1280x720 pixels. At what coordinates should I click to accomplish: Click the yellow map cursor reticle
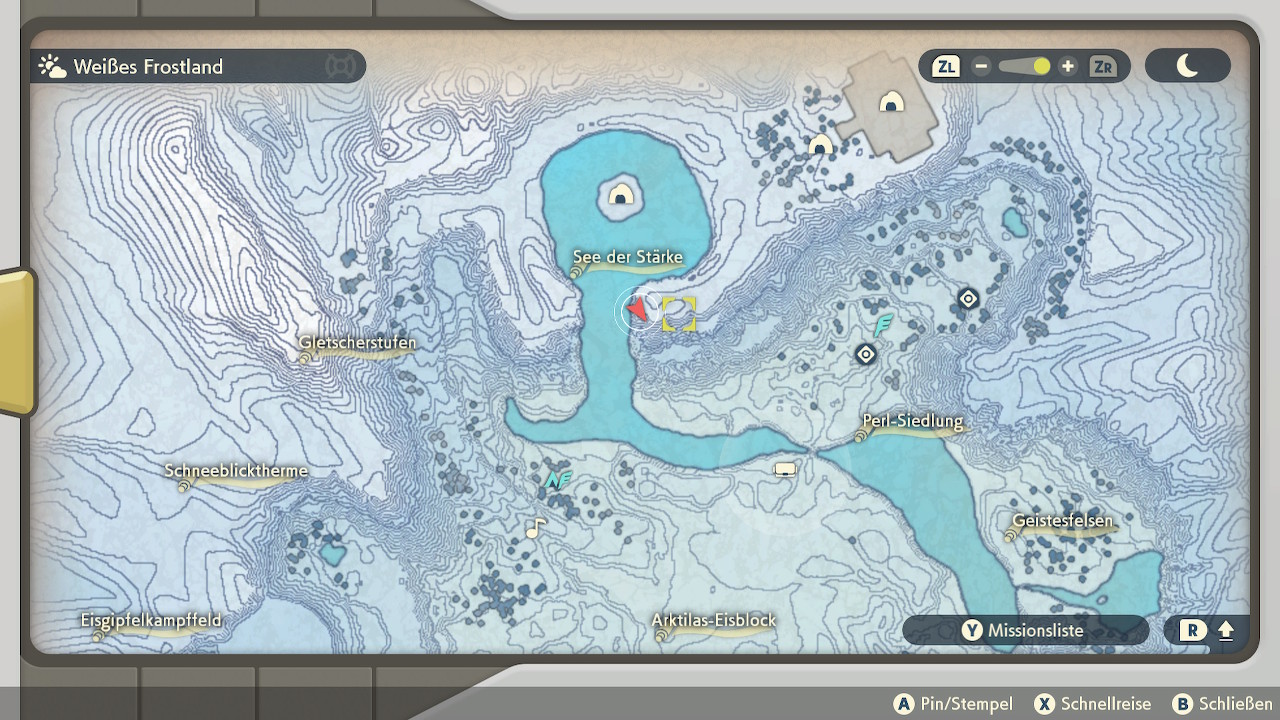[678, 314]
